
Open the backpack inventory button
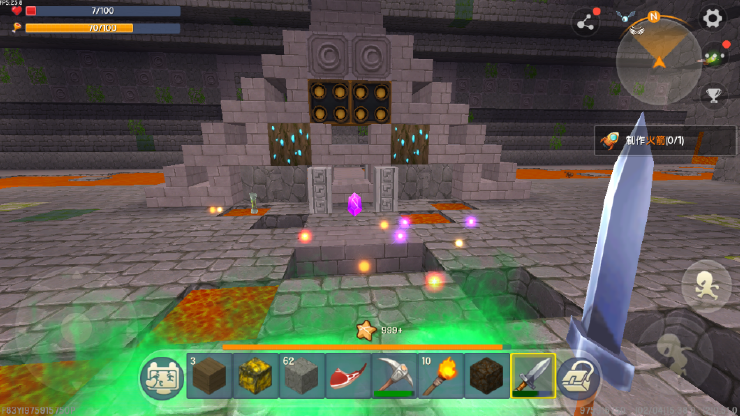click(578, 377)
